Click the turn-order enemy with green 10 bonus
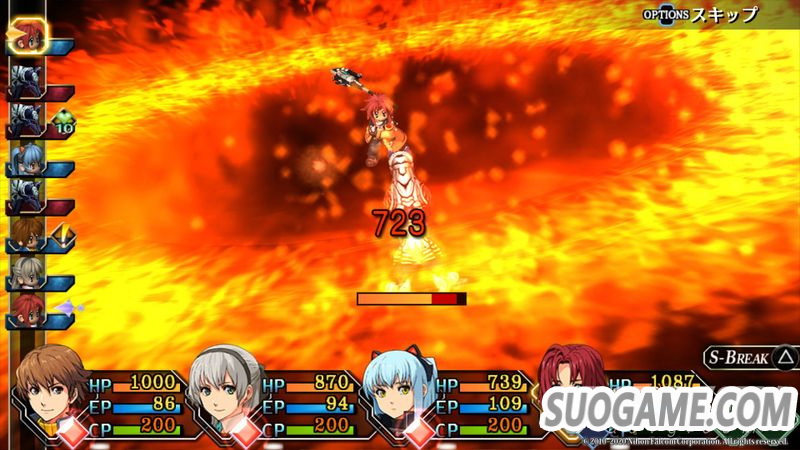The height and width of the screenshot is (450, 800). [x=26, y=120]
